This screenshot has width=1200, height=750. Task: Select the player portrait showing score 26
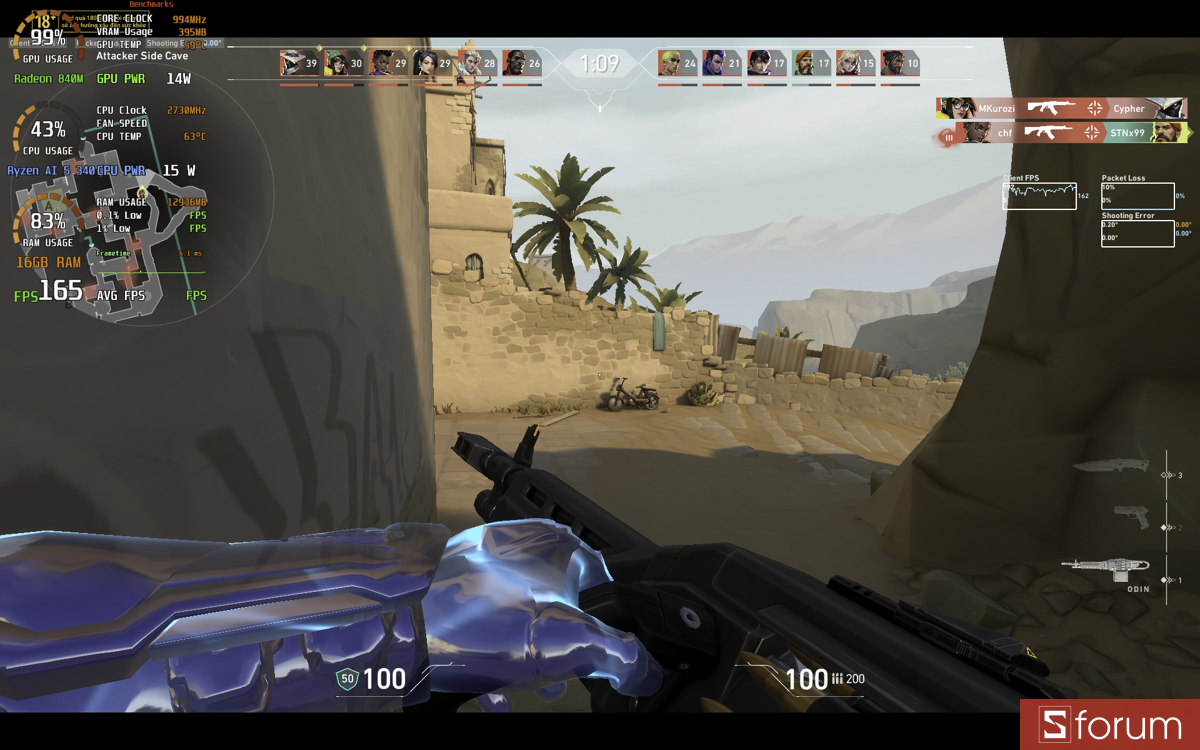point(515,63)
